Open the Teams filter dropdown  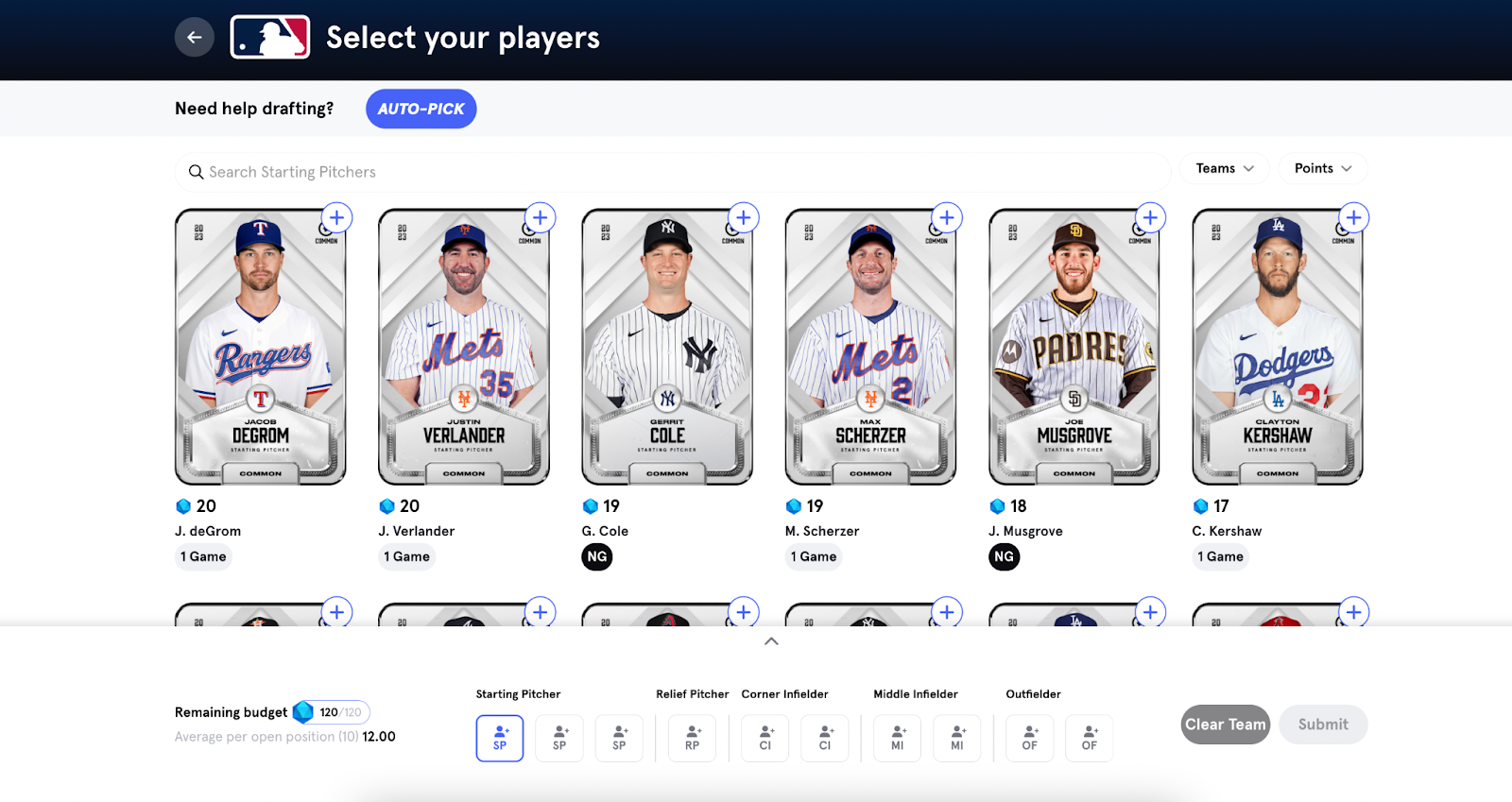(1224, 168)
